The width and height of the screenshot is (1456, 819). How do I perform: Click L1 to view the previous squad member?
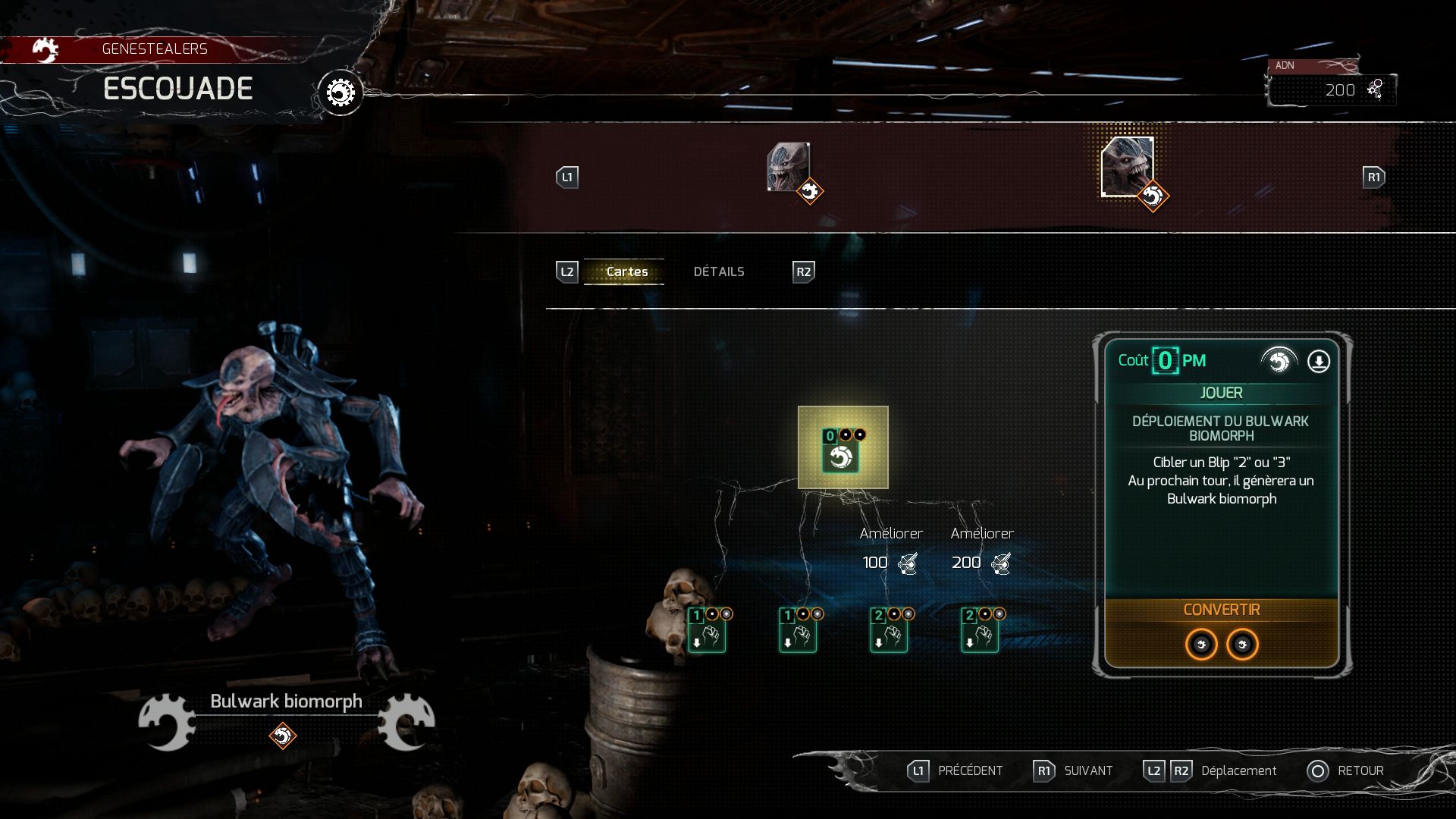(567, 177)
